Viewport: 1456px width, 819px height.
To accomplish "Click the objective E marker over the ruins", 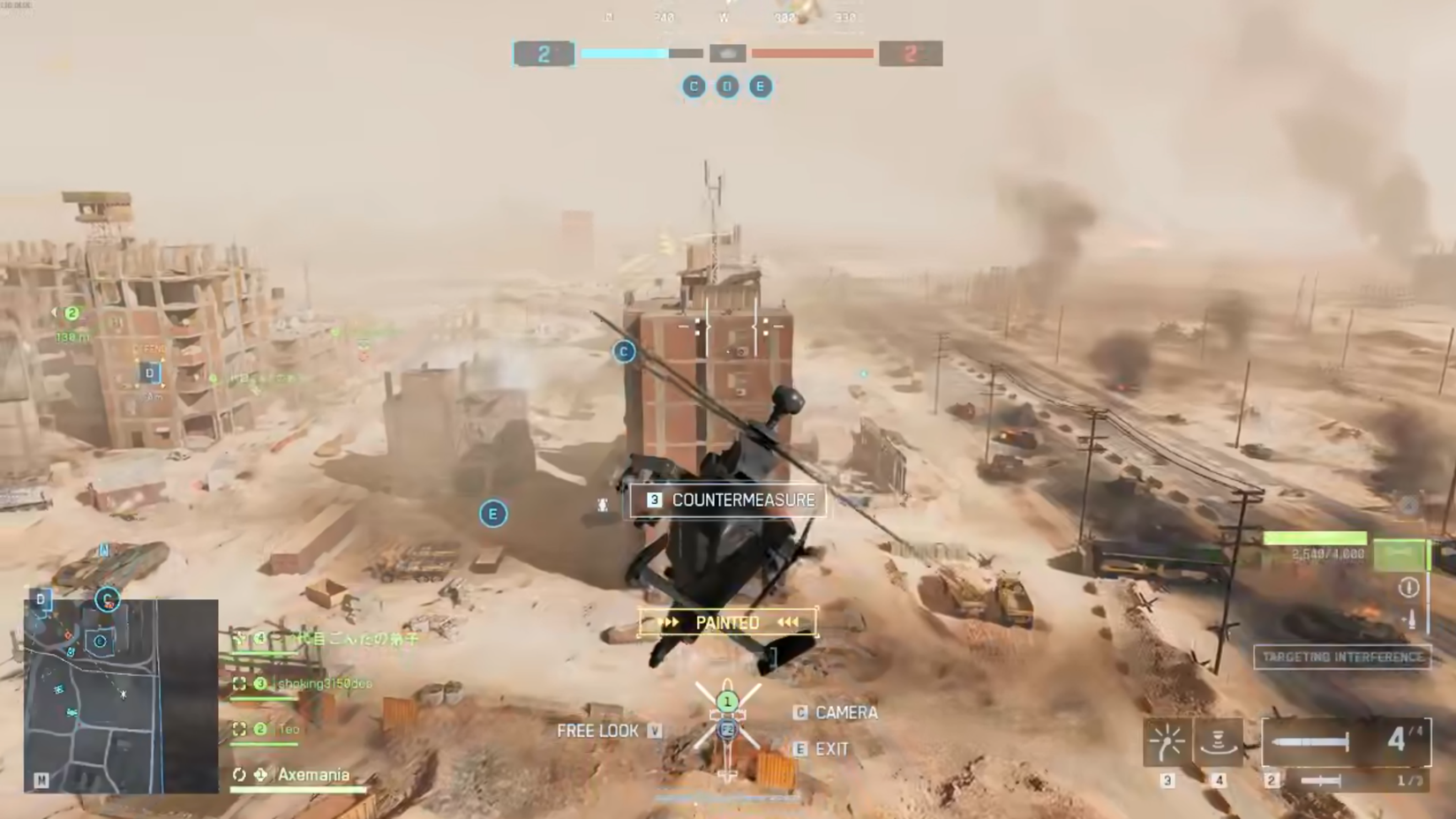I will pyautogui.click(x=492, y=514).
